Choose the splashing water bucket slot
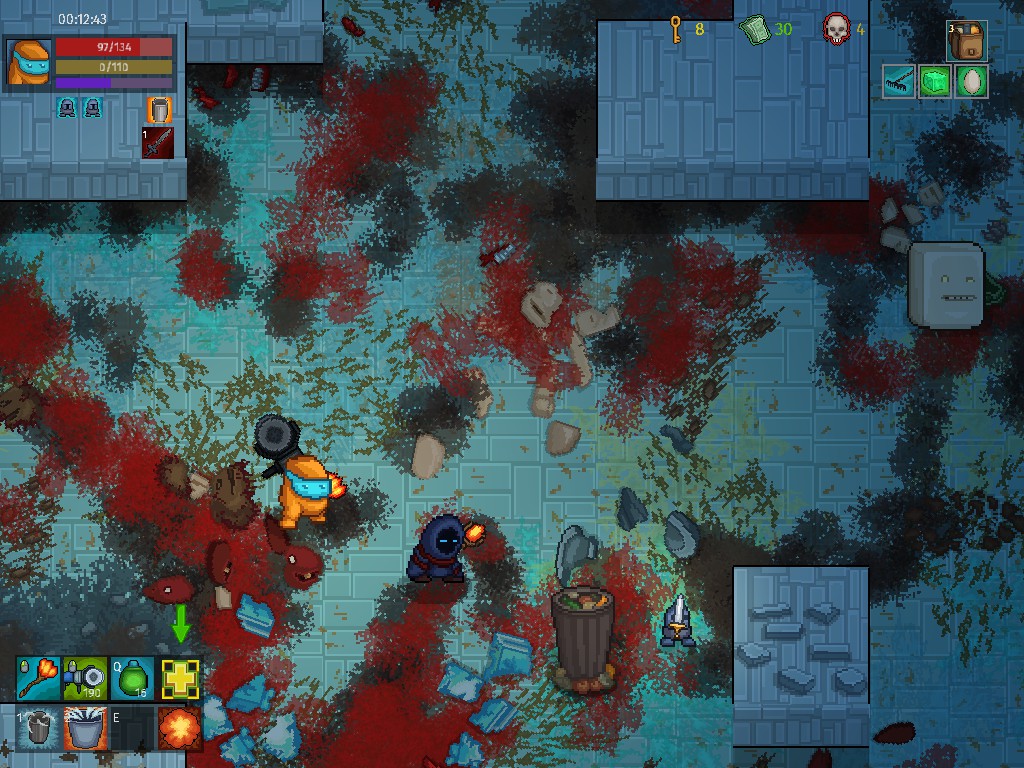This screenshot has height=768, width=1024. pyautogui.click(x=85, y=727)
